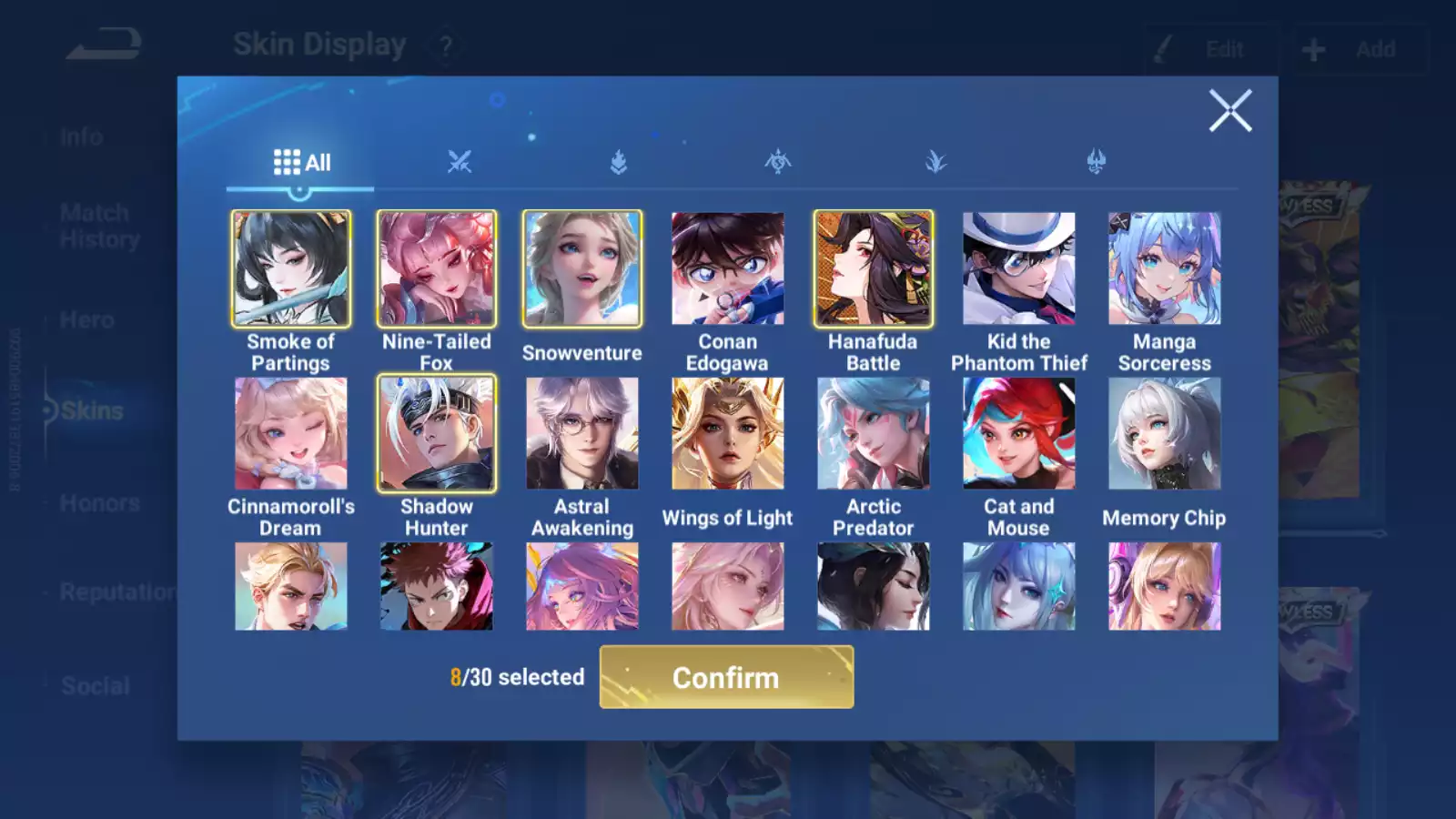
Task: Select the crossed swords warrior filter icon
Action: [x=460, y=161]
